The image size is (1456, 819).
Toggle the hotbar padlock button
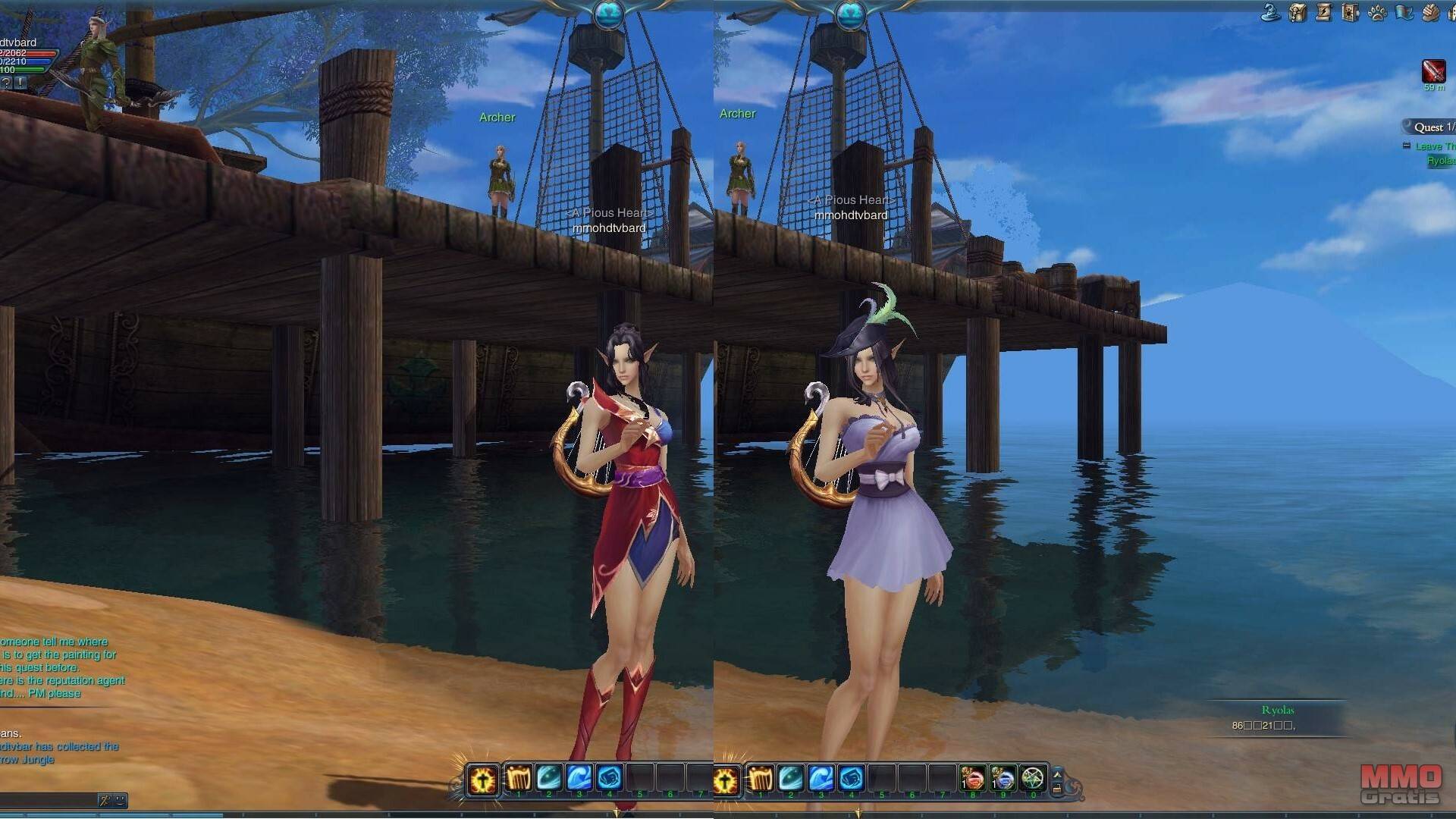[1058, 789]
